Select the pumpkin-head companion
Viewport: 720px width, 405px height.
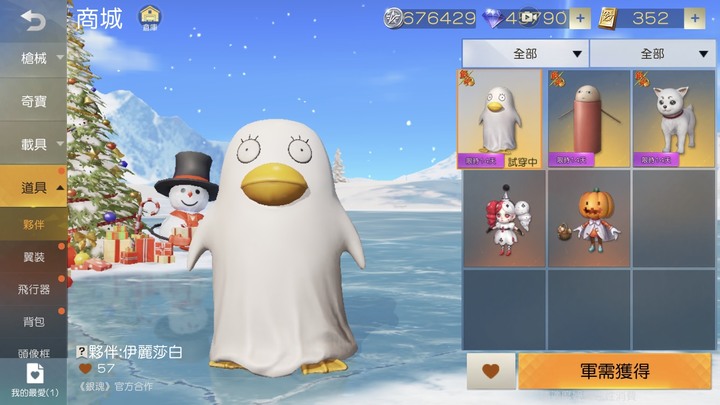[587, 218]
